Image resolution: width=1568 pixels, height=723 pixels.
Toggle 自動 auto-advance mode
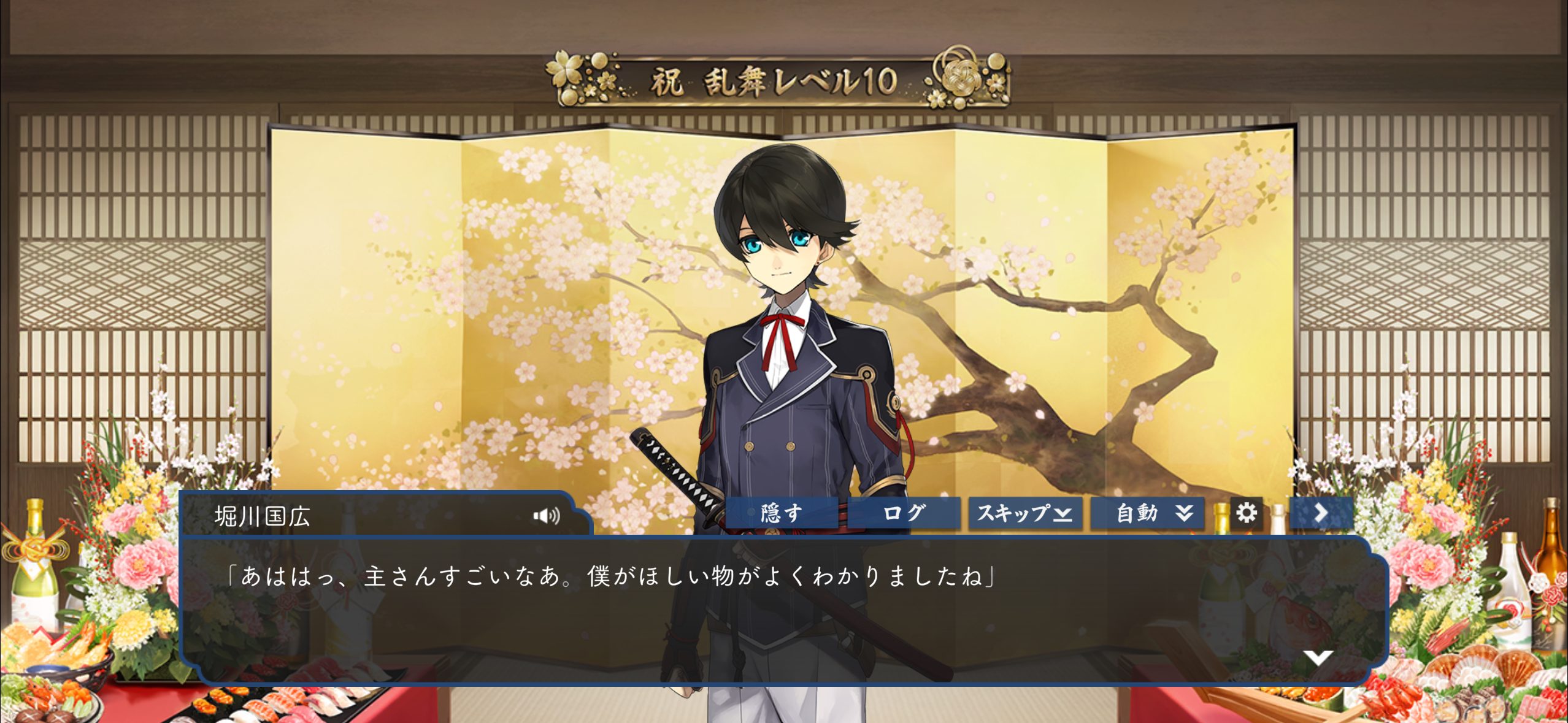coord(1147,513)
